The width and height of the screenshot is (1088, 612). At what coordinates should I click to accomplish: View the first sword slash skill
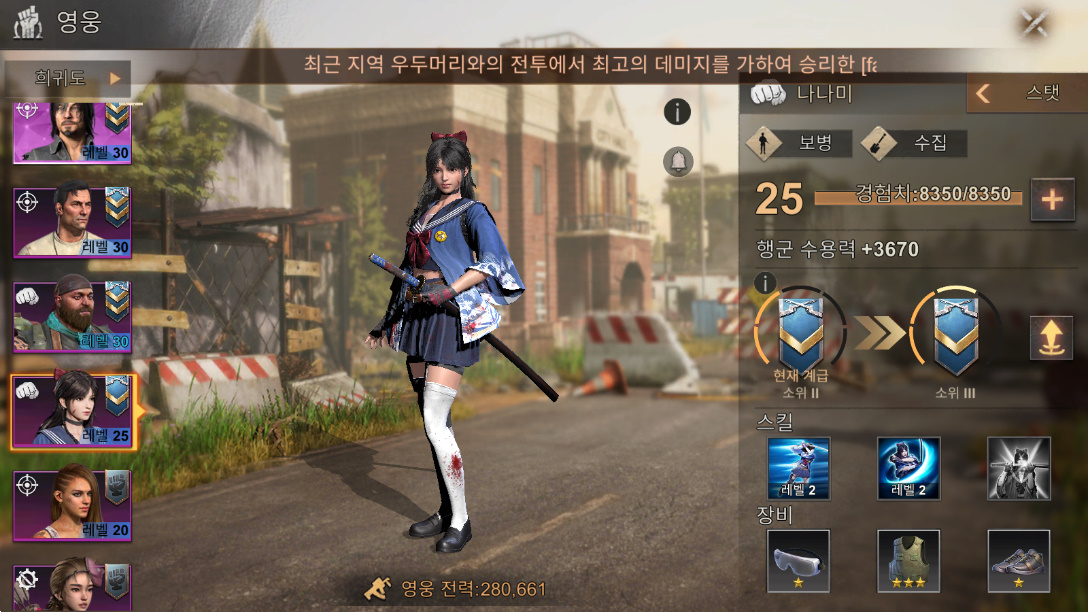click(x=798, y=468)
